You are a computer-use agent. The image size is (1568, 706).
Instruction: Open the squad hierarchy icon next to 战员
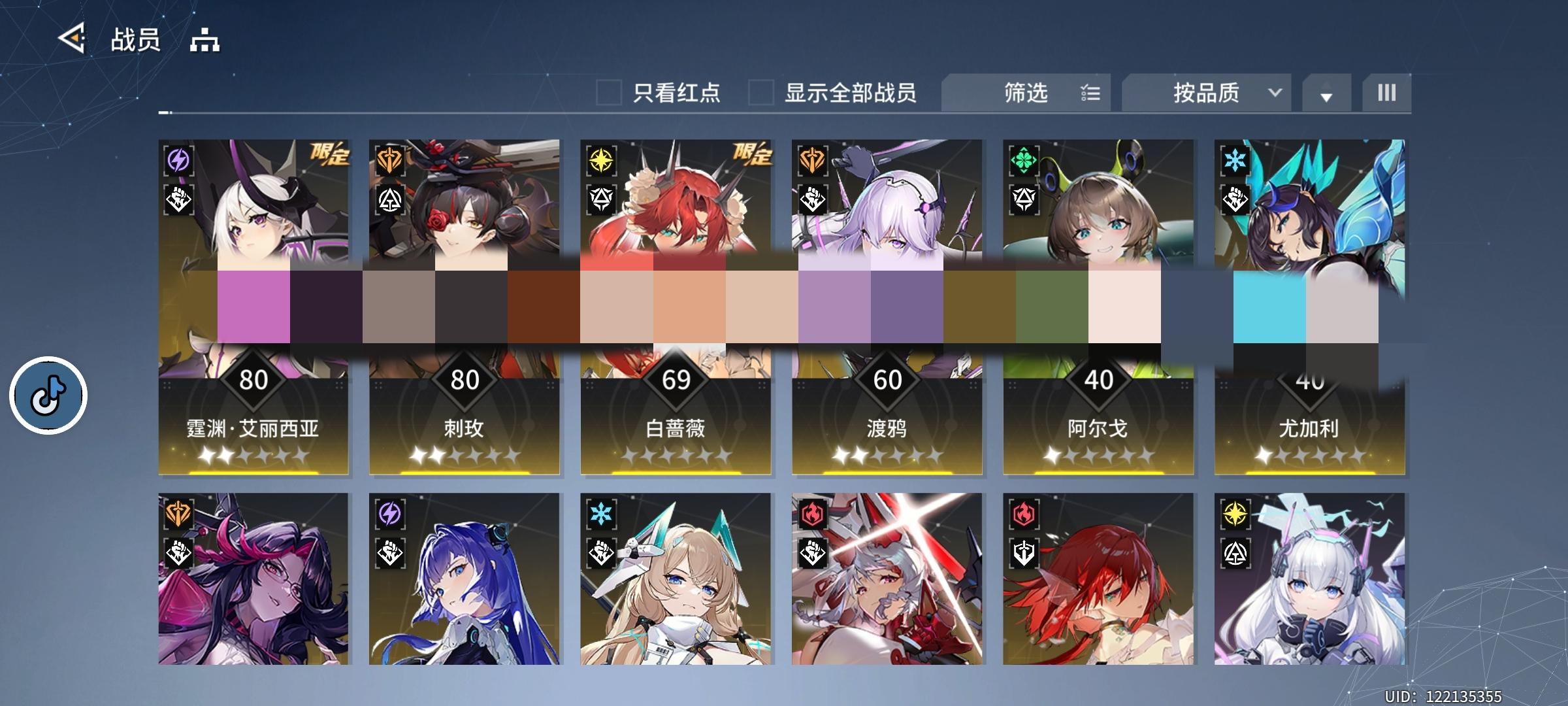203,41
